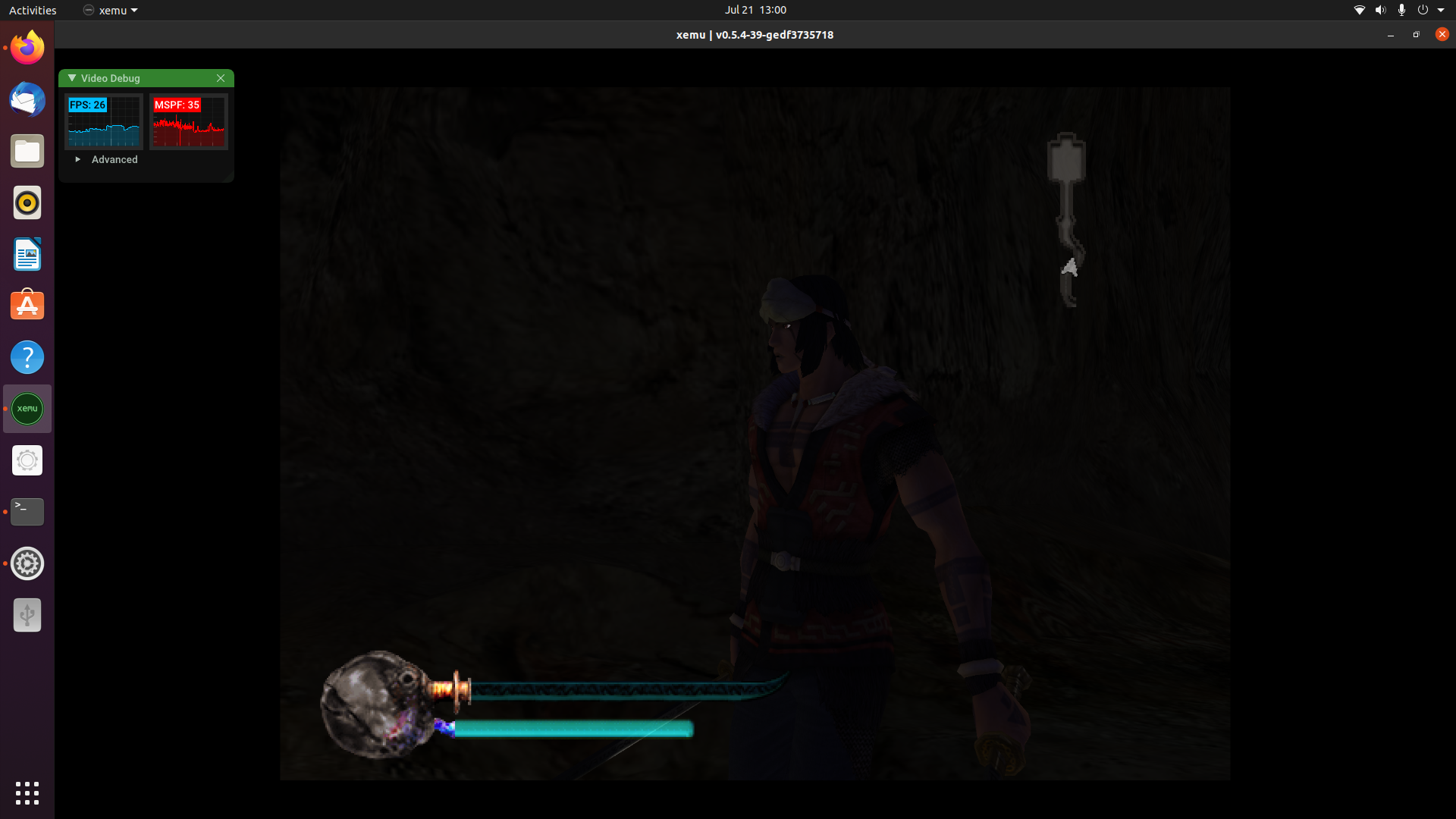
Task: Collapse the Video Debug panel
Action: [x=72, y=77]
